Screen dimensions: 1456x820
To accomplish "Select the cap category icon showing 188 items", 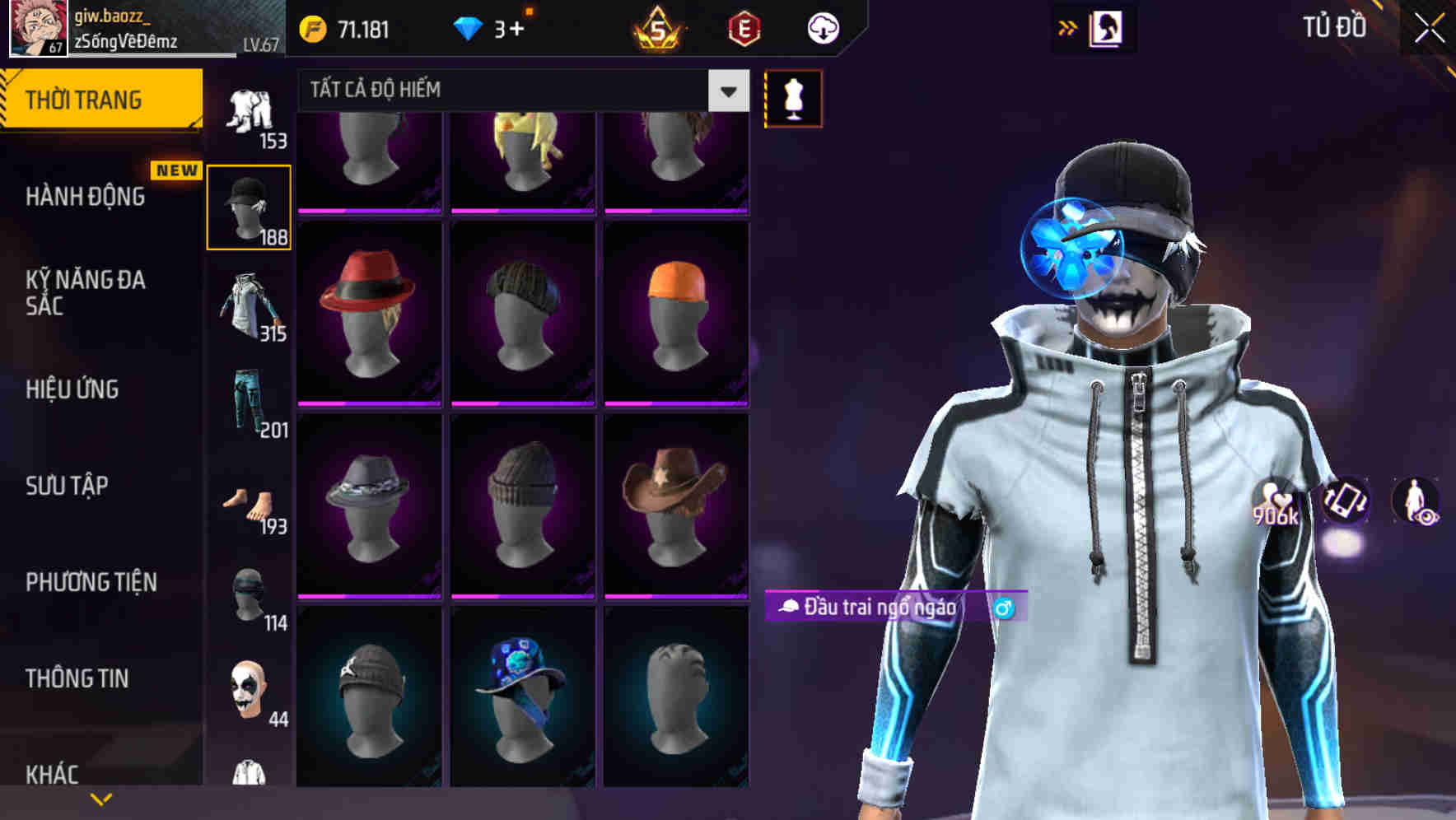I will 250,202.
